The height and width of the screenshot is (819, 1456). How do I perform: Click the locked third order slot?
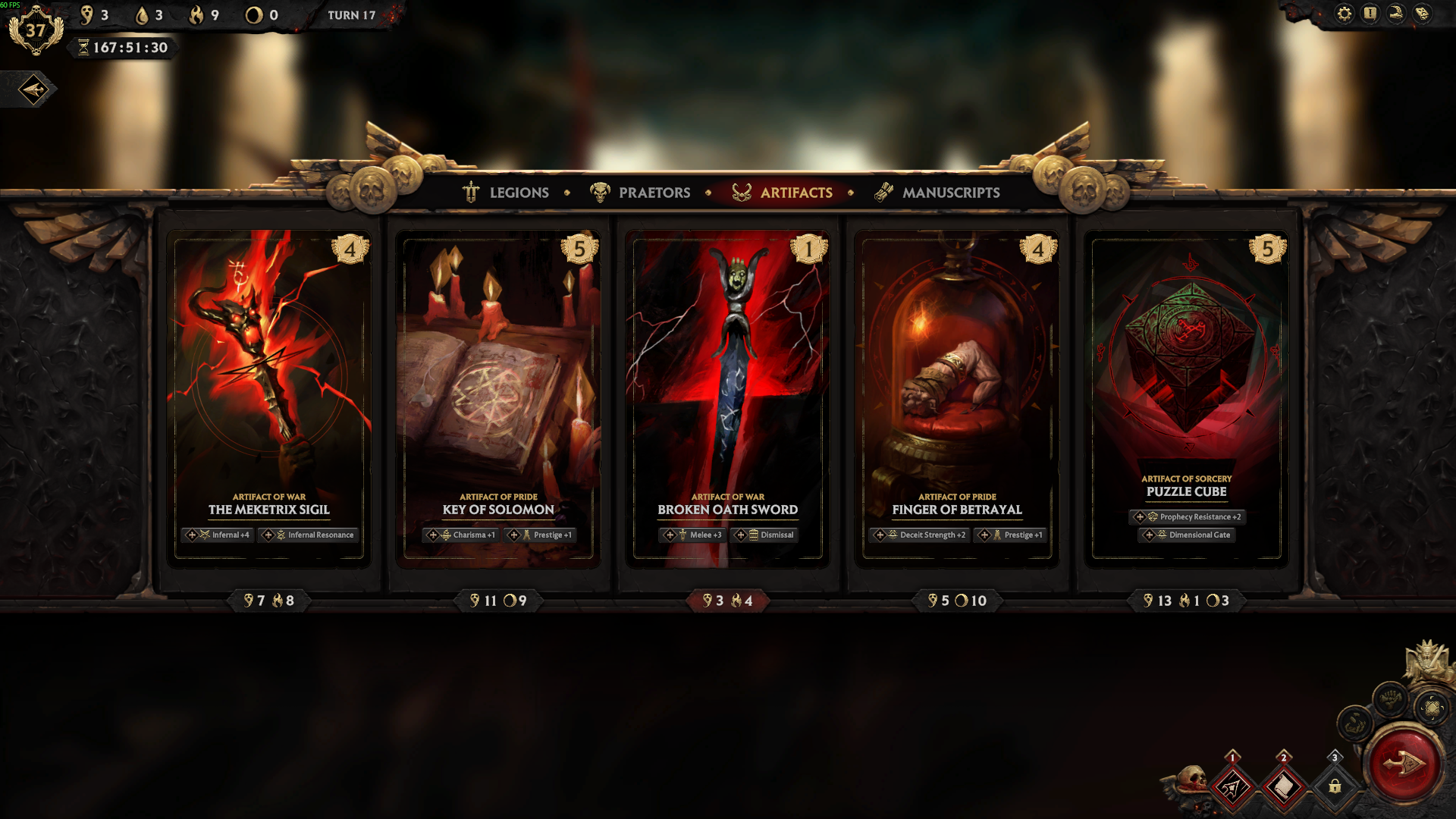(1335, 787)
